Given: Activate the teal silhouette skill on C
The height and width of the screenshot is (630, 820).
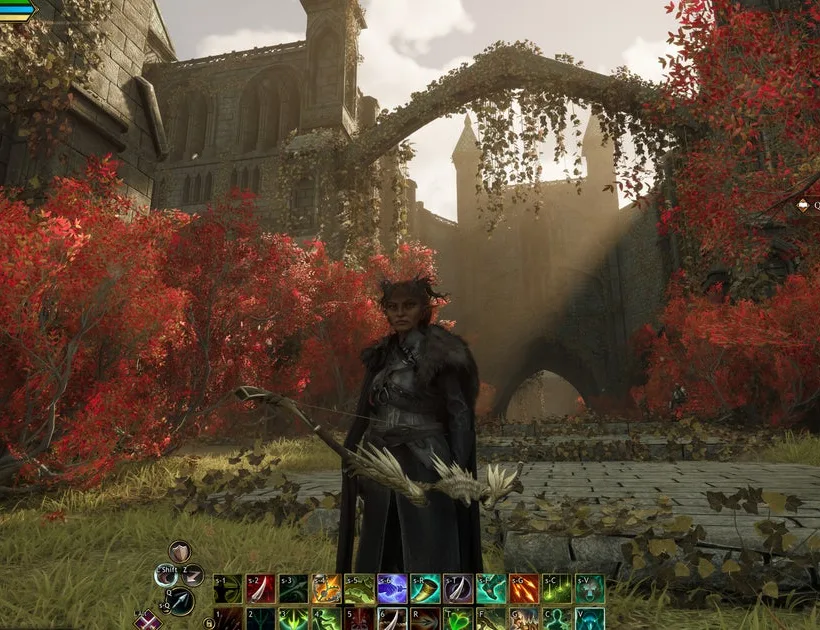Looking at the screenshot, I should click(x=557, y=620).
